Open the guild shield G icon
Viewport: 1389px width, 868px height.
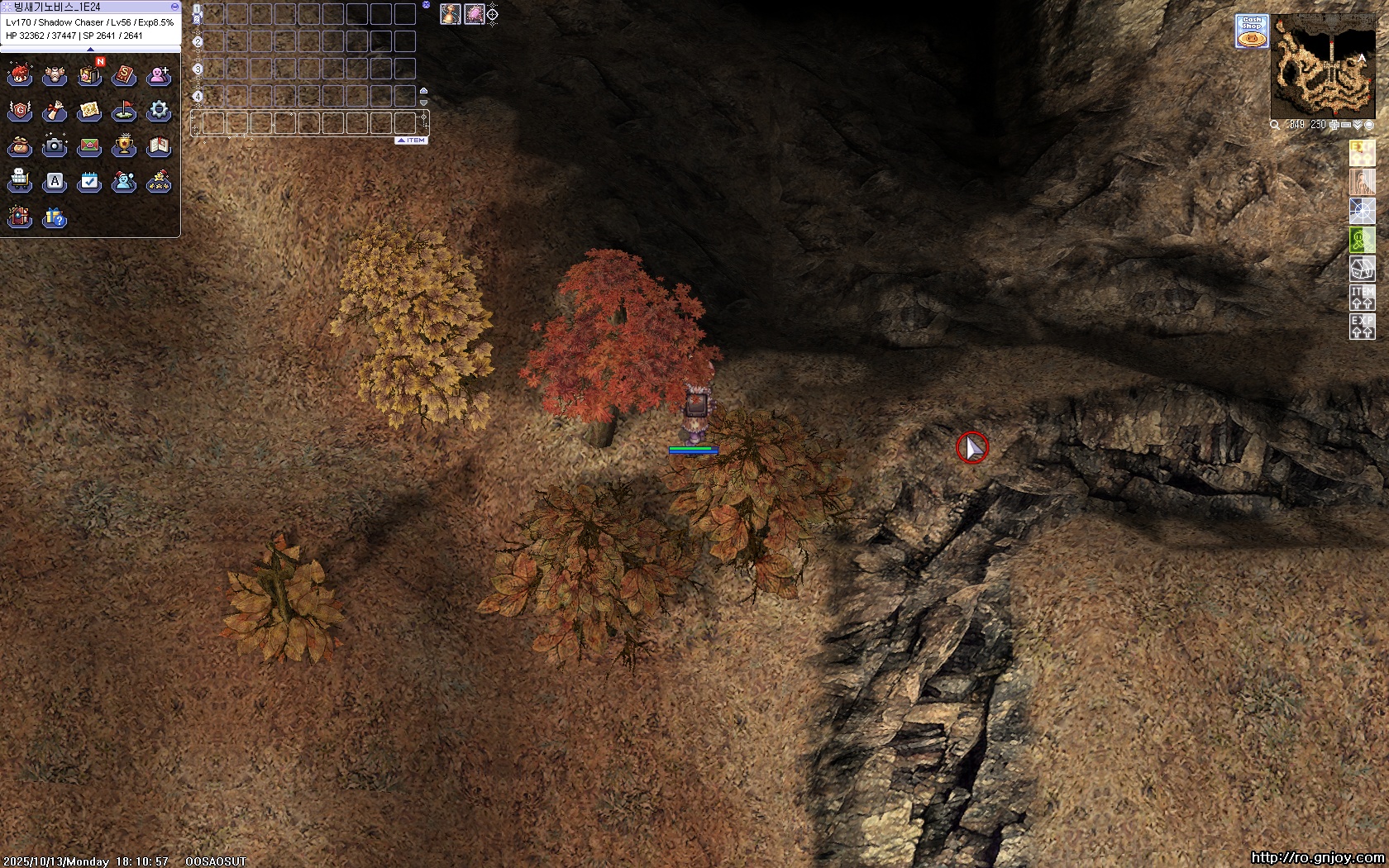20,111
